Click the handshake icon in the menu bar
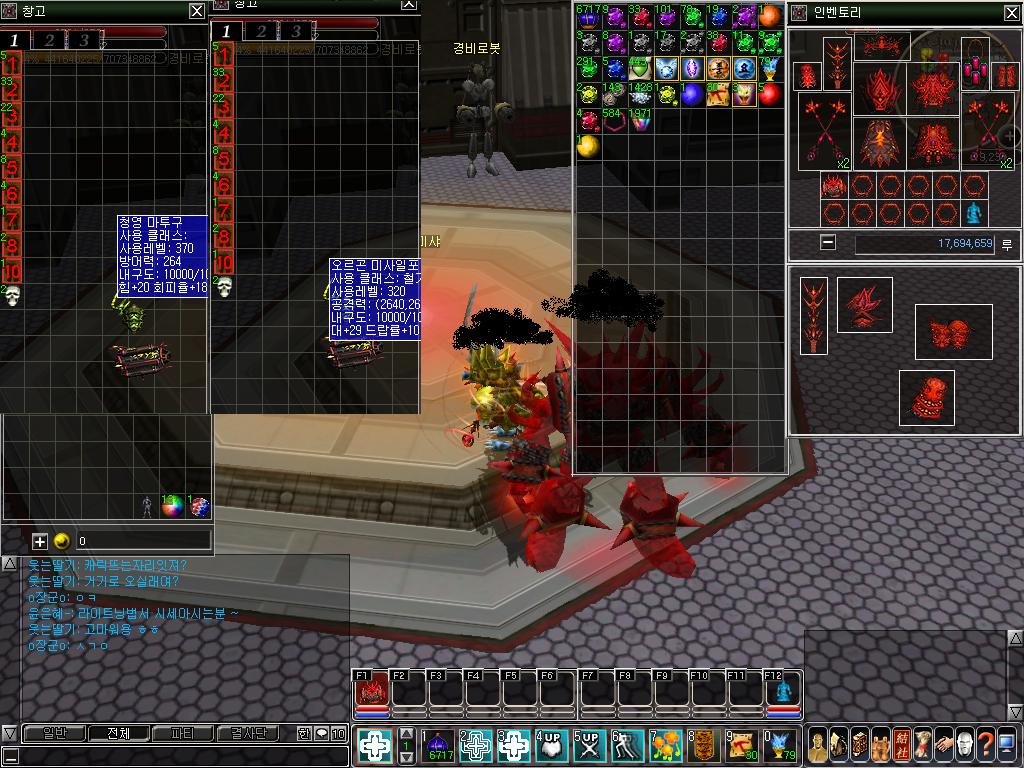 [943, 744]
